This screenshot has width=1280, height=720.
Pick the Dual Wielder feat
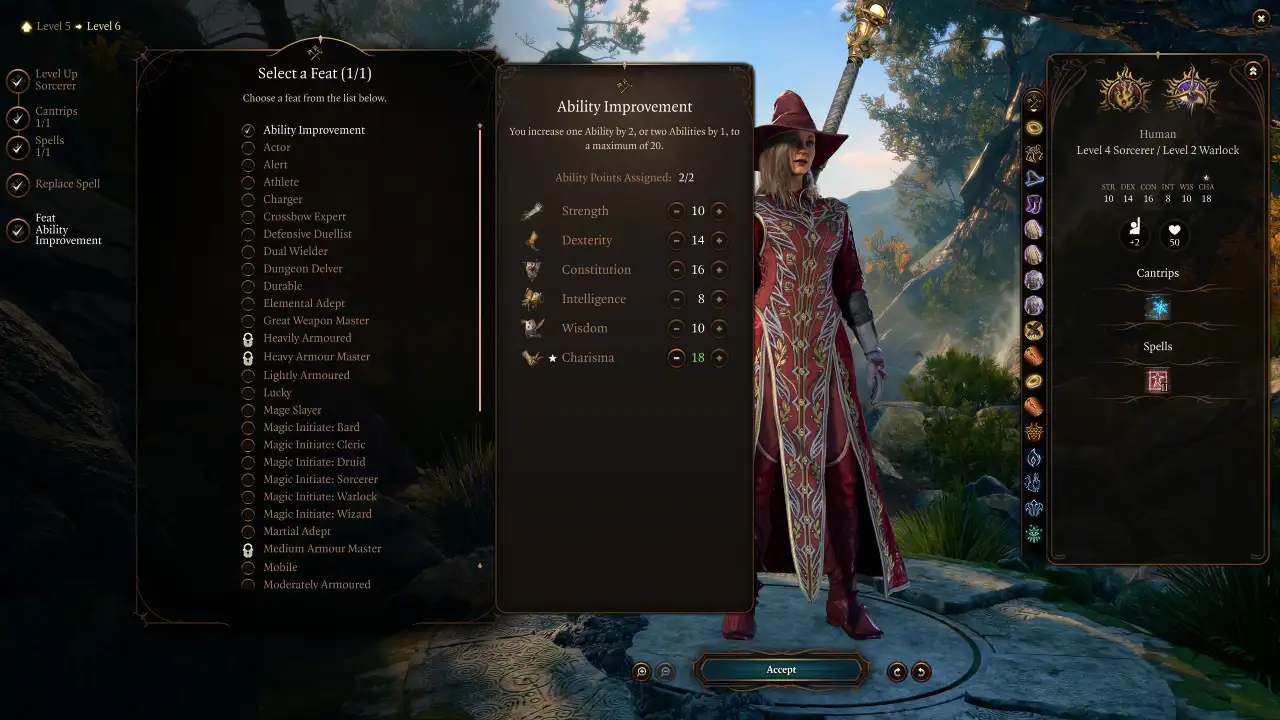click(x=295, y=252)
